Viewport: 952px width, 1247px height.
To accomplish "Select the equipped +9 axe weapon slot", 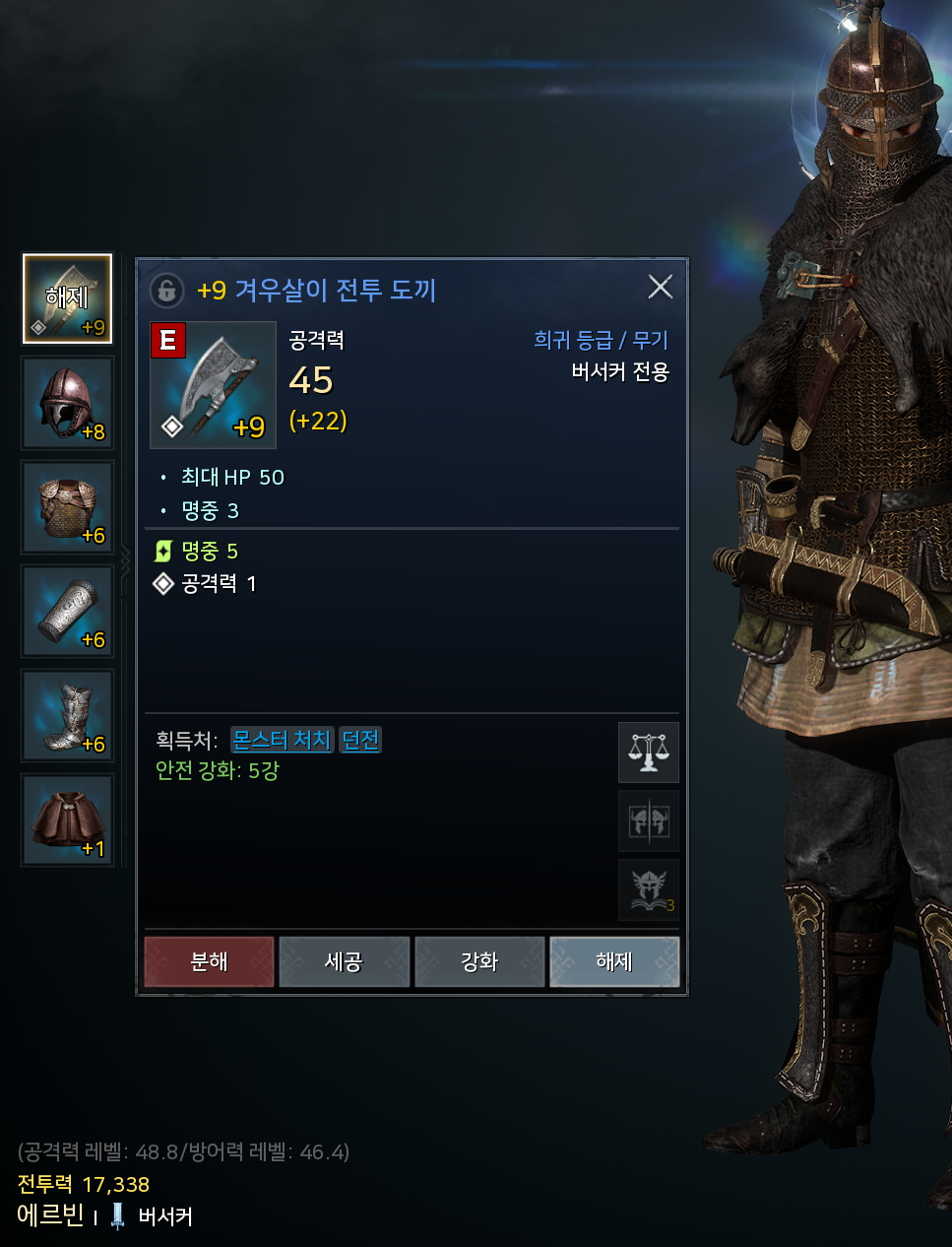I will 68,299.
